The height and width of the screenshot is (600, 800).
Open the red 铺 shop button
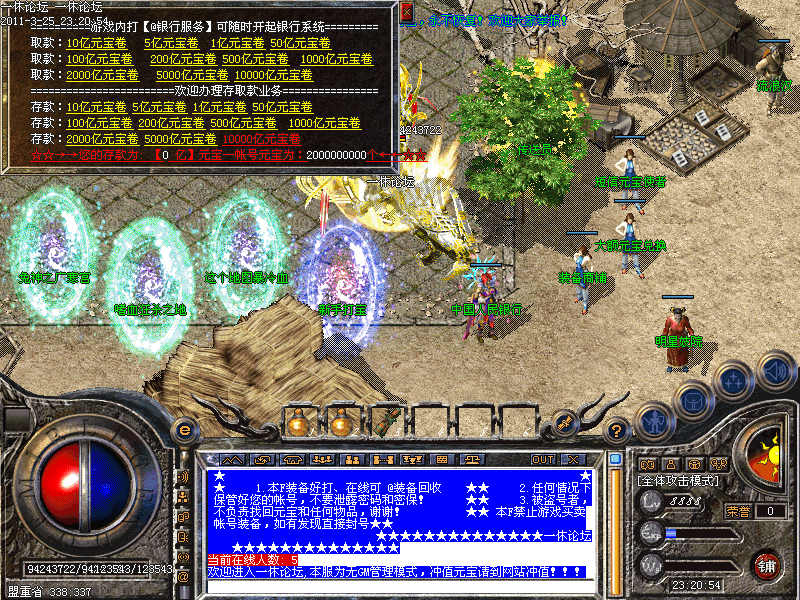tap(768, 565)
